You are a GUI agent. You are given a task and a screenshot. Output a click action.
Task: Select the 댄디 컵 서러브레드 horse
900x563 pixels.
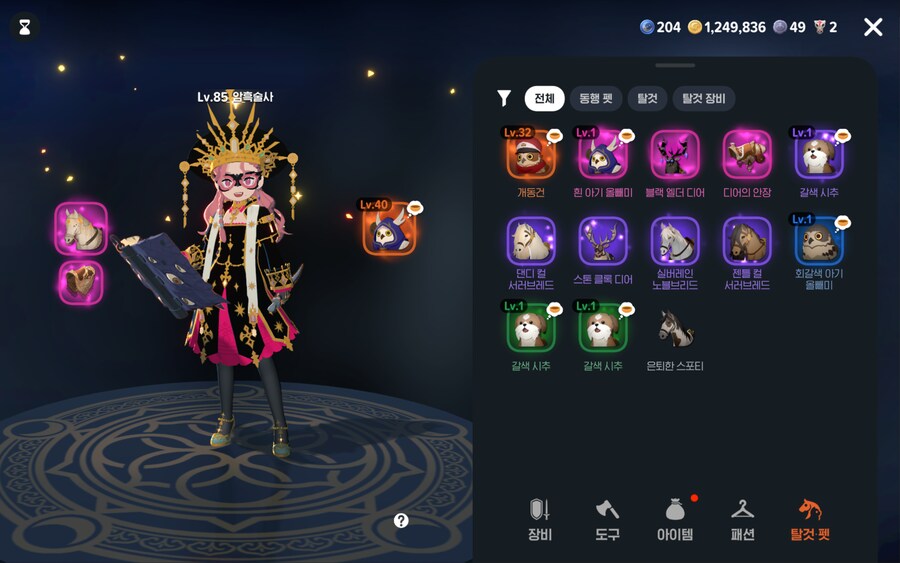(x=531, y=242)
